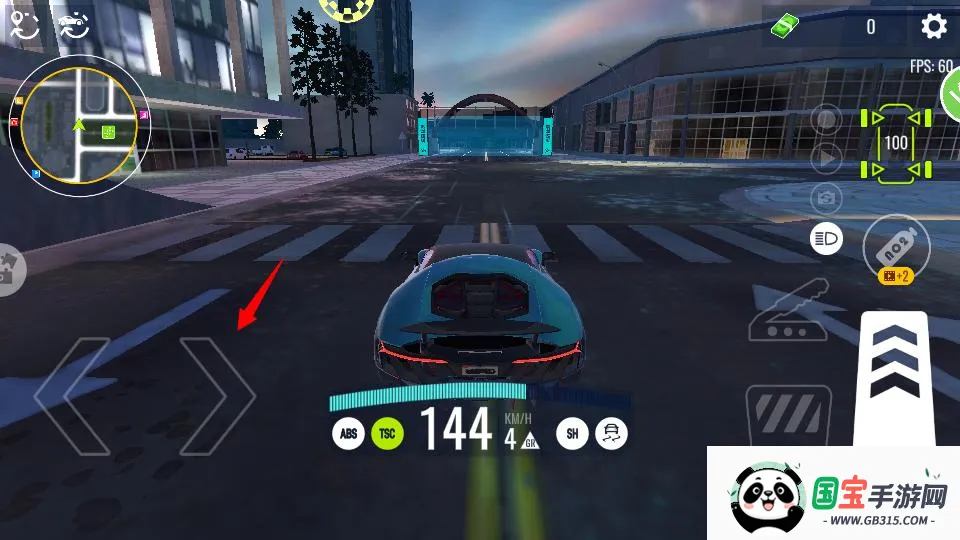Toggle the drift mode car icon
Screen dimensions: 960x540
[x=611, y=433]
